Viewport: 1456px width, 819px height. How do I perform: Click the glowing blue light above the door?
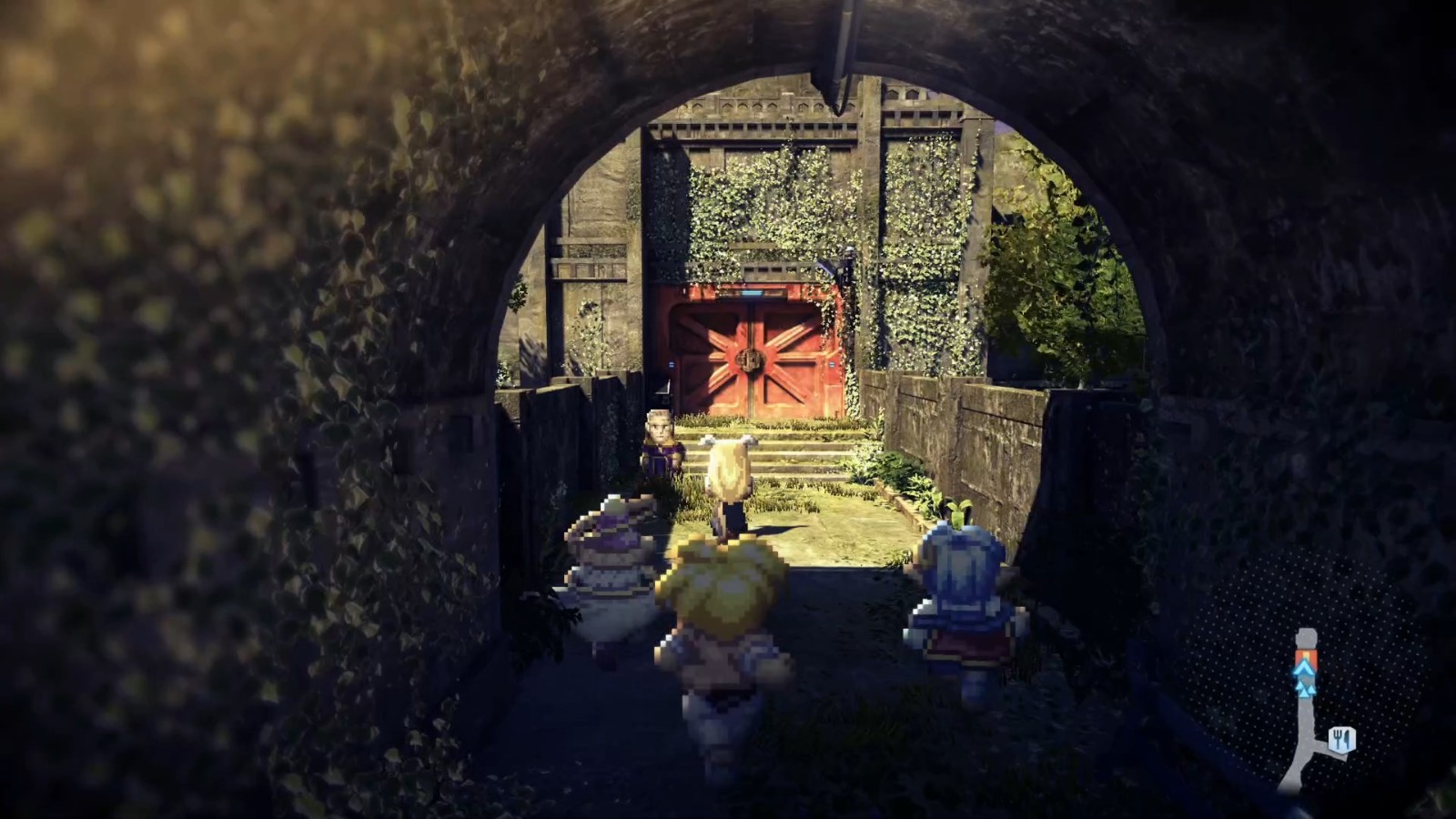coord(753,293)
